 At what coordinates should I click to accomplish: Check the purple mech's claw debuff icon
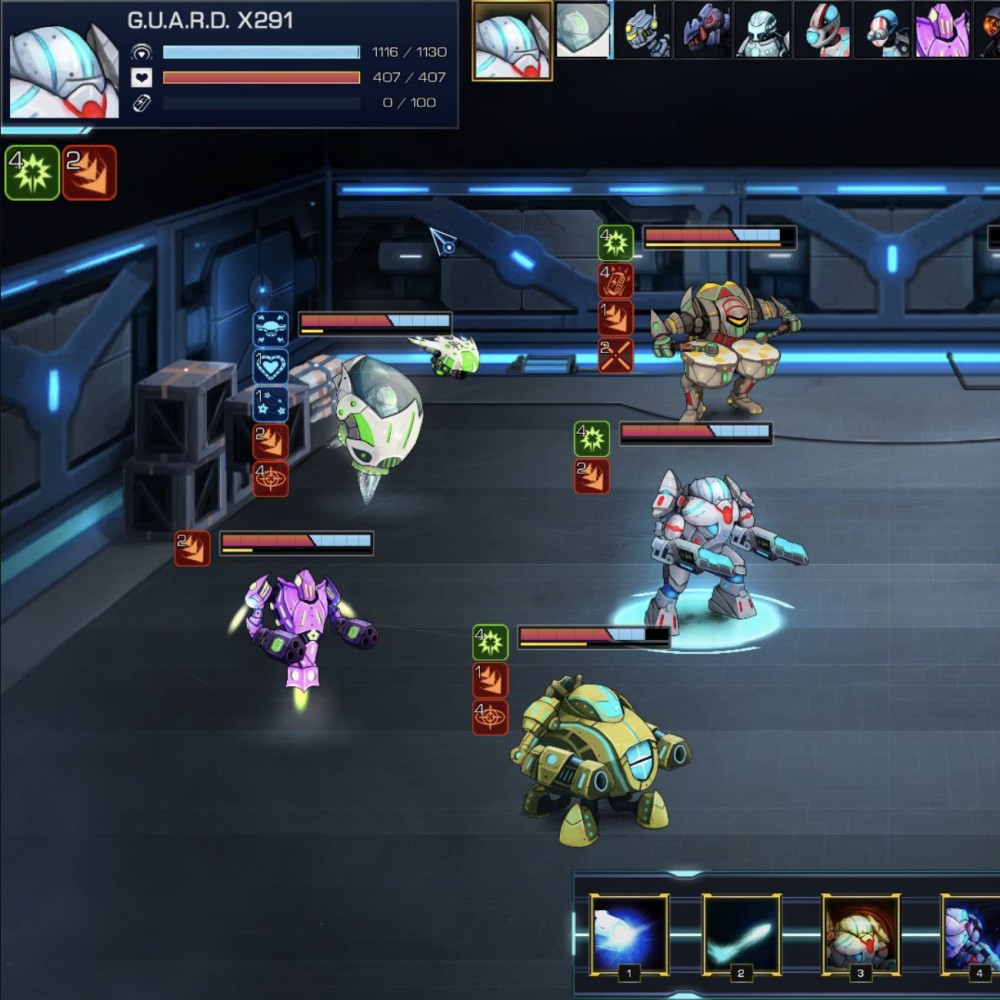[192, 549]
